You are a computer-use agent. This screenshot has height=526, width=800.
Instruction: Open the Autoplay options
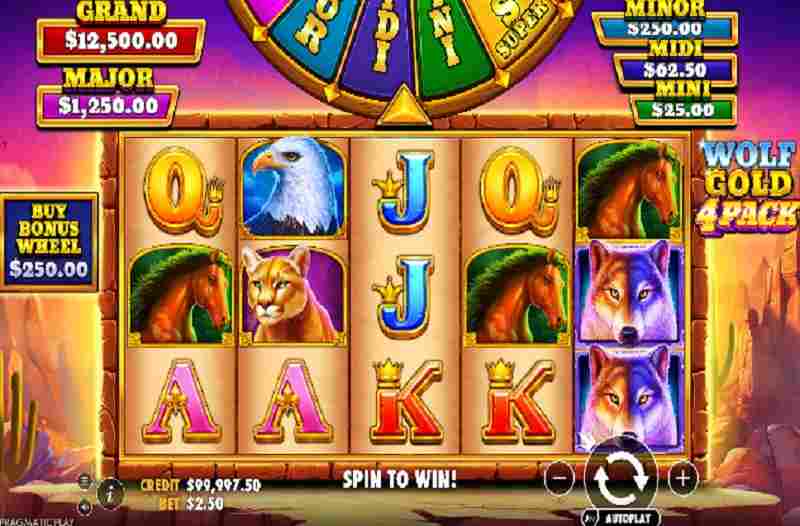point(621,518)
